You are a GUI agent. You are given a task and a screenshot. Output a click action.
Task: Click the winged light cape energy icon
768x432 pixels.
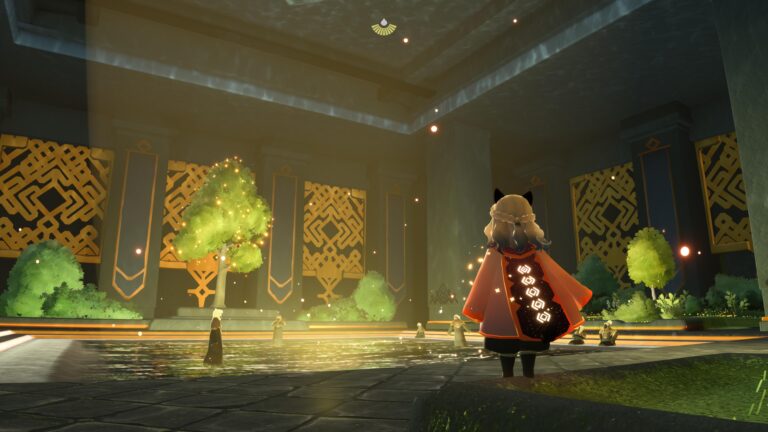(x=384, y=27)
